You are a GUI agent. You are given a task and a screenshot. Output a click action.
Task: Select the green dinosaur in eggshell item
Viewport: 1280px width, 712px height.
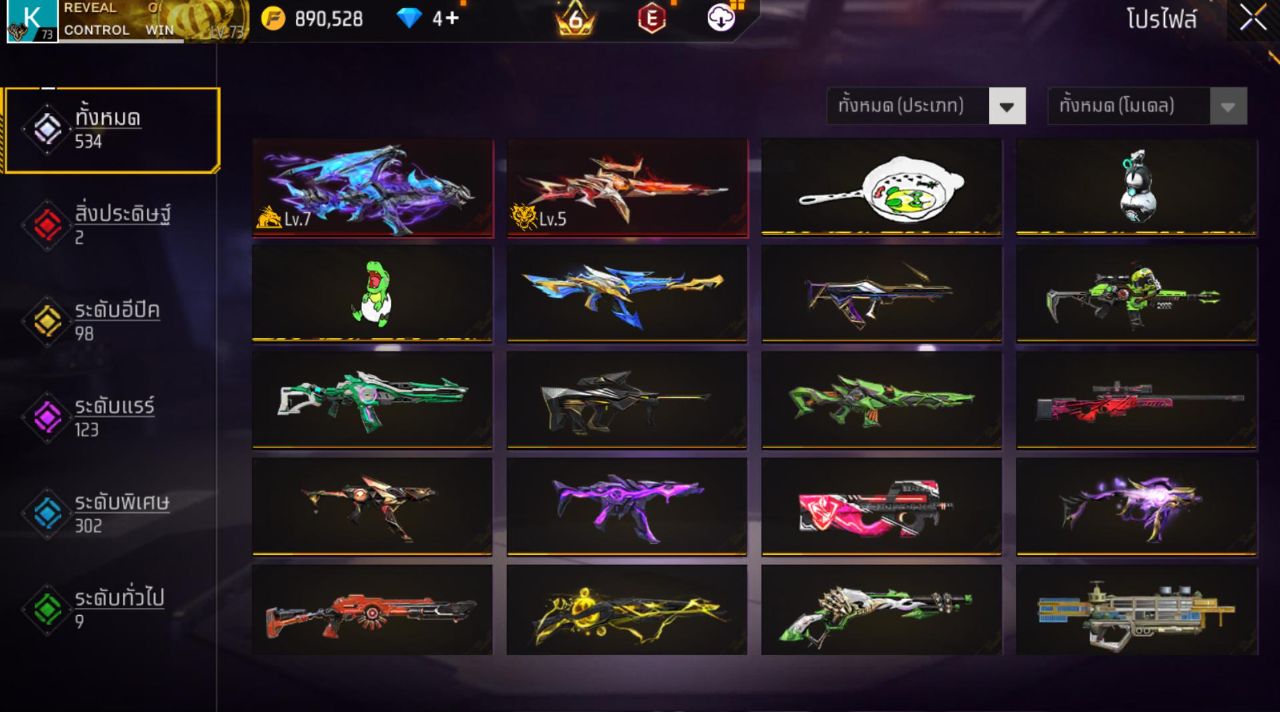(372, 293)
